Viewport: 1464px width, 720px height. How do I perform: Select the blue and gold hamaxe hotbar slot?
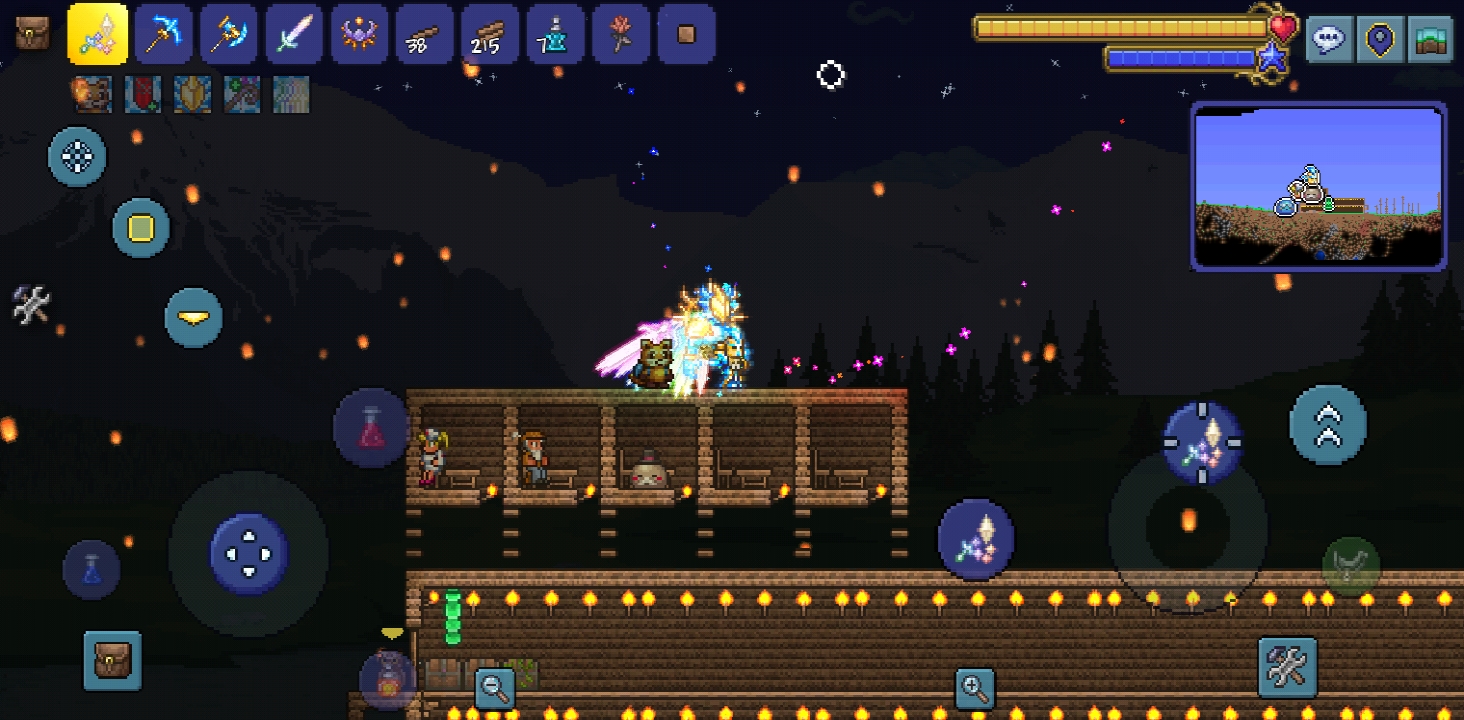click(x=229, y=34)
